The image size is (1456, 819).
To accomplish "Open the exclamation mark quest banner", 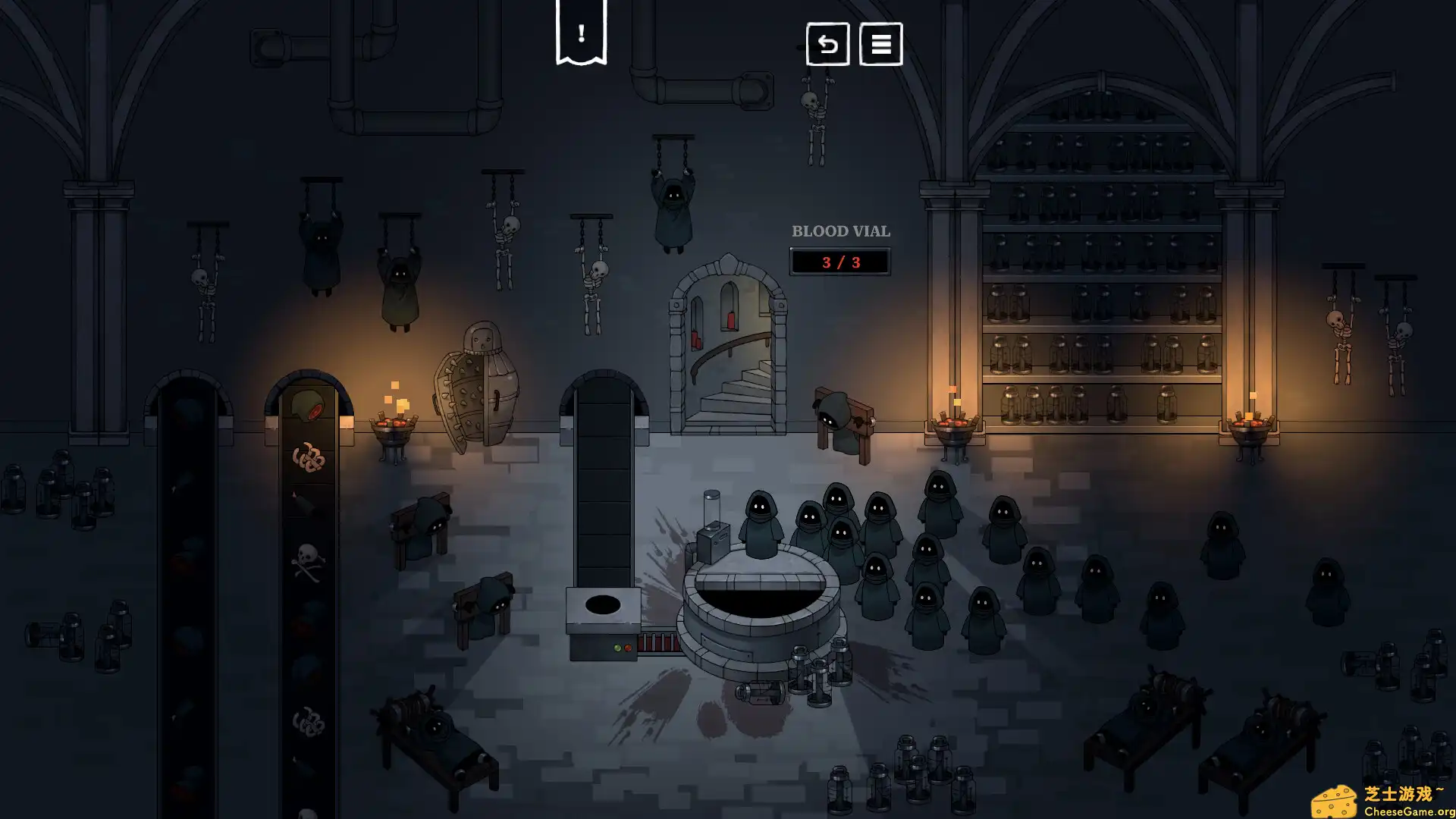I will point(581,32).
